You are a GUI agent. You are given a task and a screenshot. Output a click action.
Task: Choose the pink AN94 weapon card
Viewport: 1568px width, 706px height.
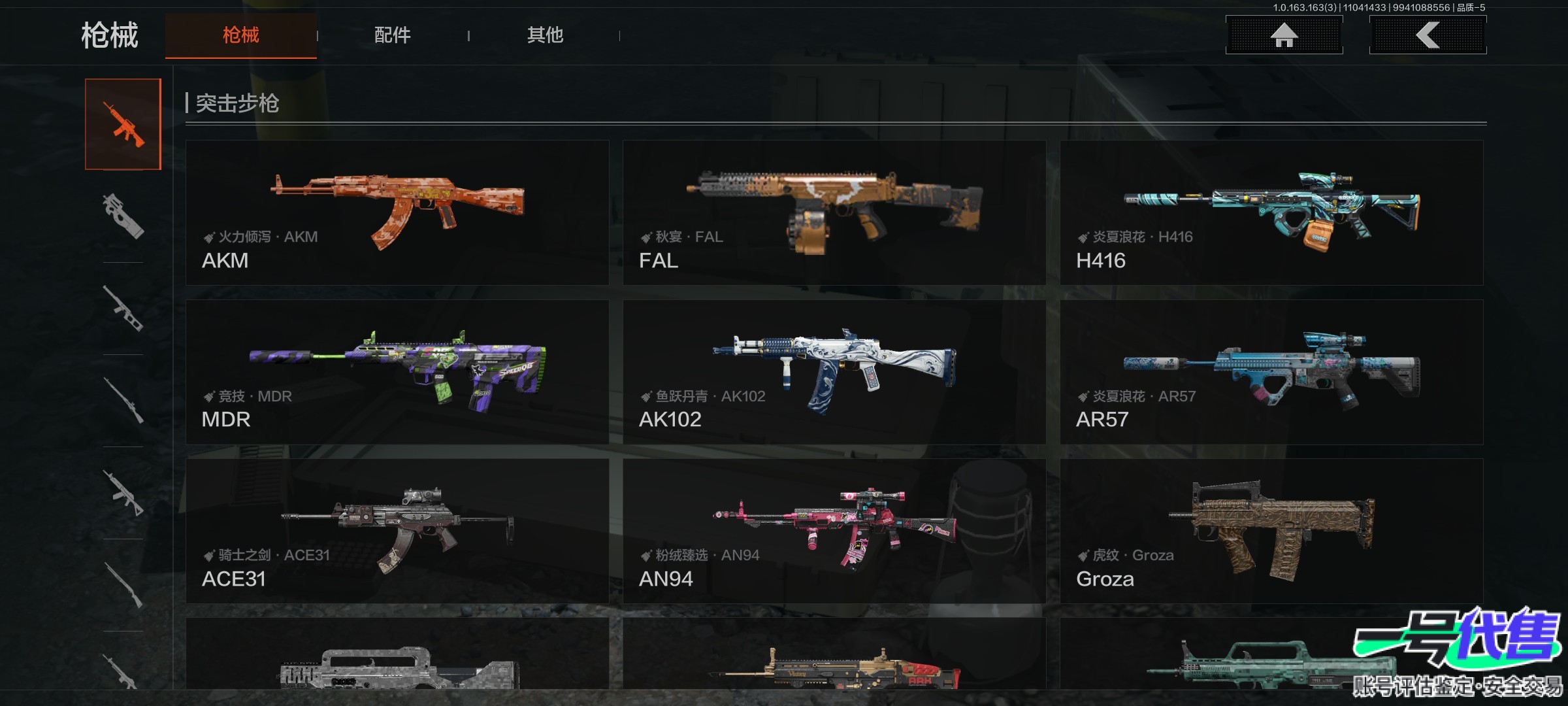834,531
